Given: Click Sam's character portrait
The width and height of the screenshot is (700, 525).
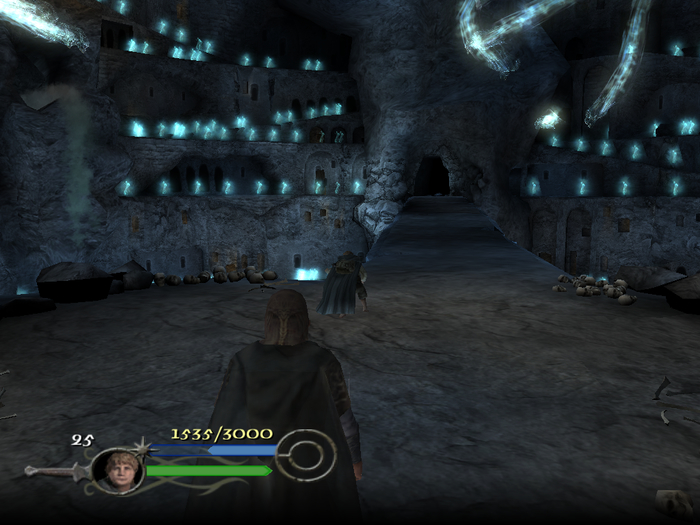Looking at the screenshot, I should (117, 470).
